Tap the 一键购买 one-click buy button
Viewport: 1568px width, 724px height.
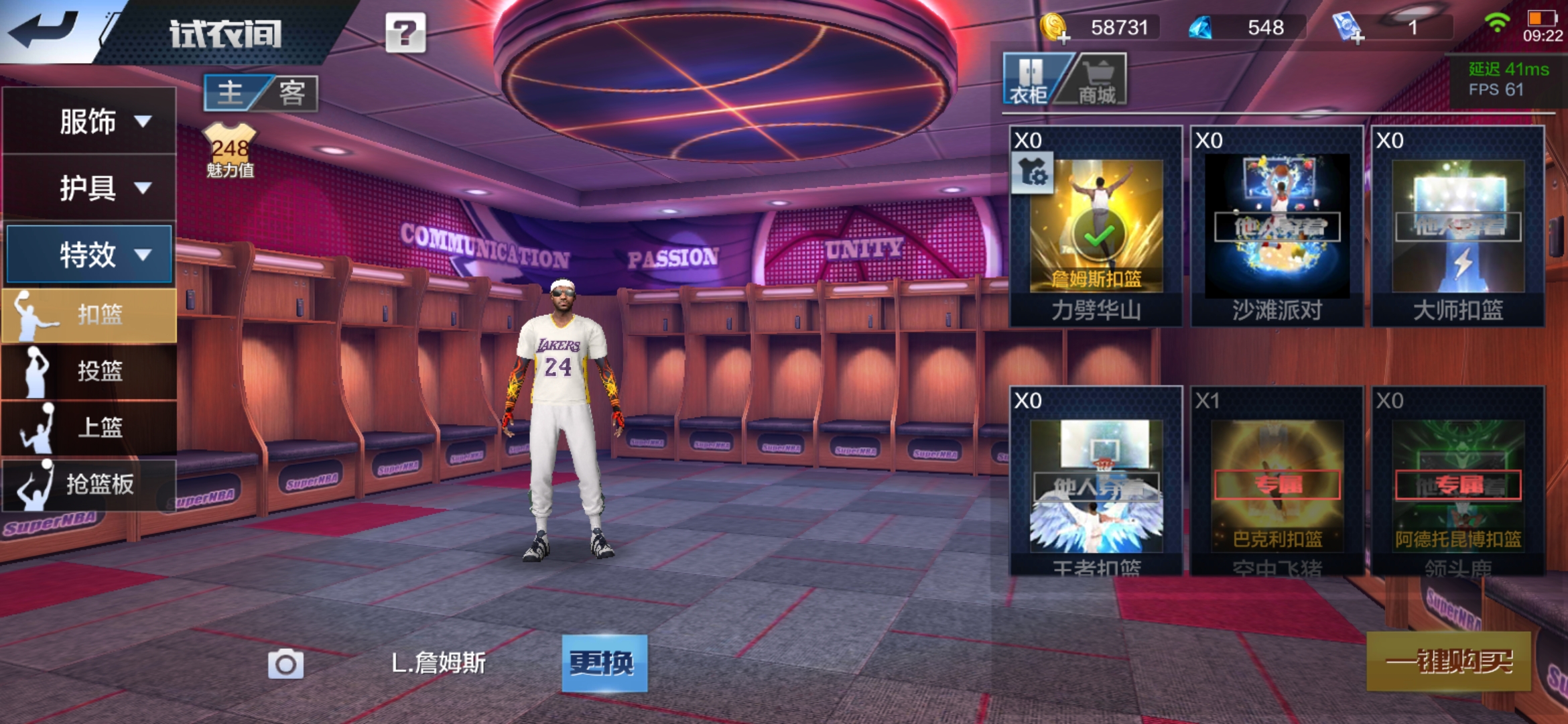1449,662
